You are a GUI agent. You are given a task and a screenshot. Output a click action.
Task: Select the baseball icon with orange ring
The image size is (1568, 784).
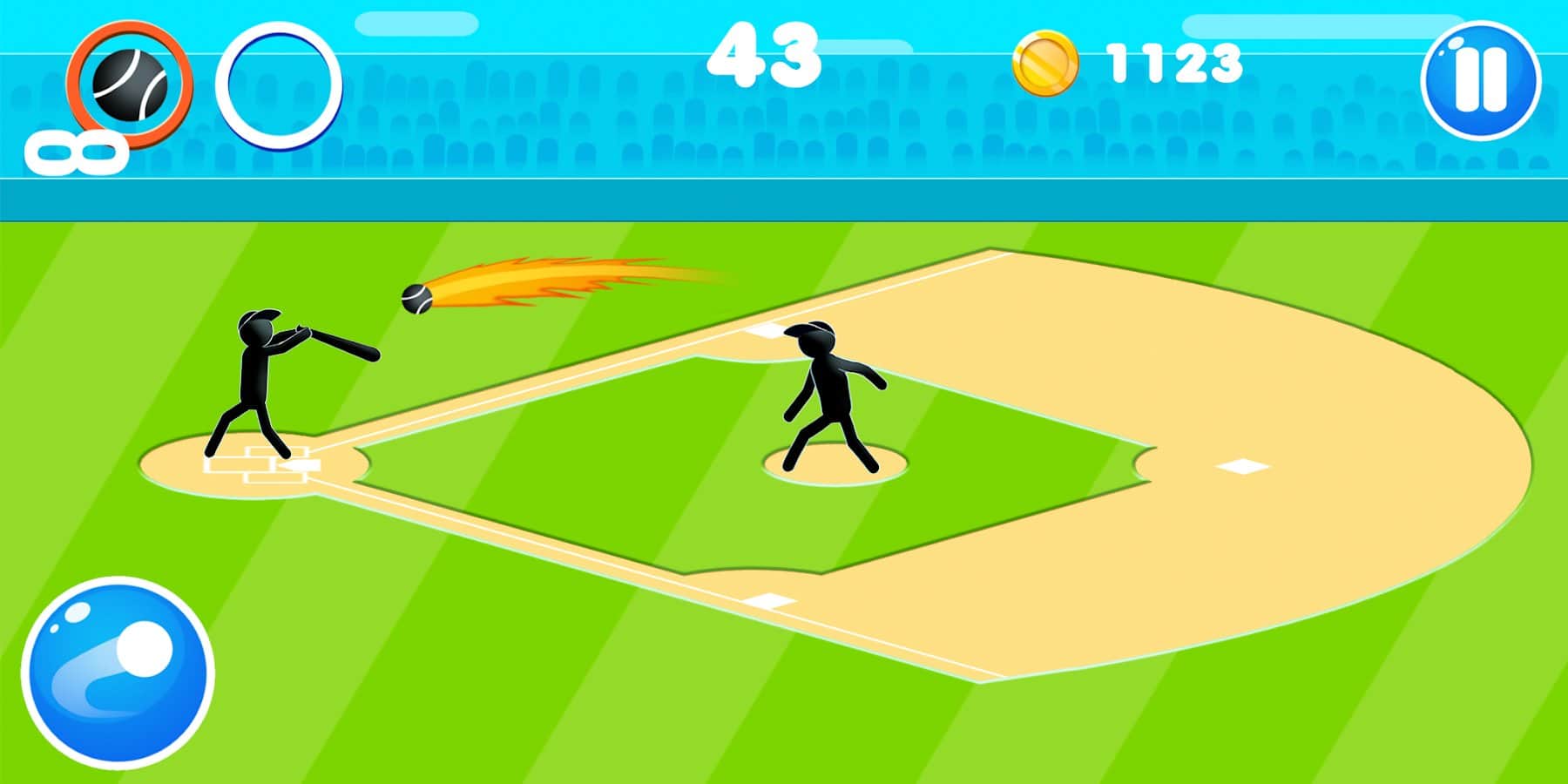pos(129,85)
